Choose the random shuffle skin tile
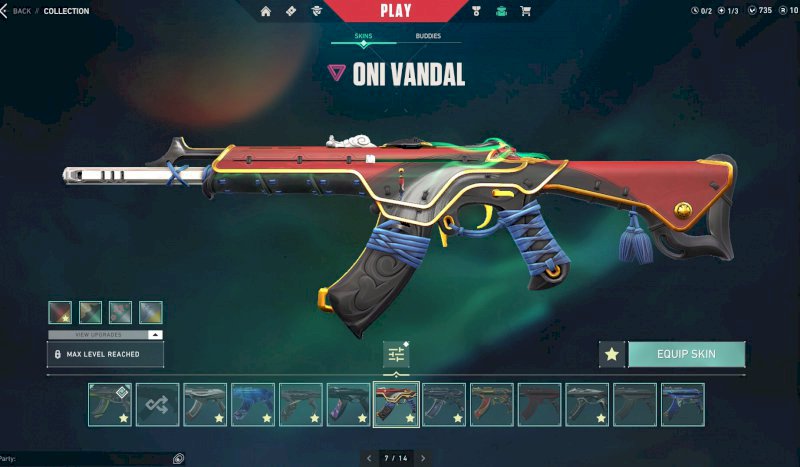The height and width of the screenshot is (467, 800). click(157, 404)
